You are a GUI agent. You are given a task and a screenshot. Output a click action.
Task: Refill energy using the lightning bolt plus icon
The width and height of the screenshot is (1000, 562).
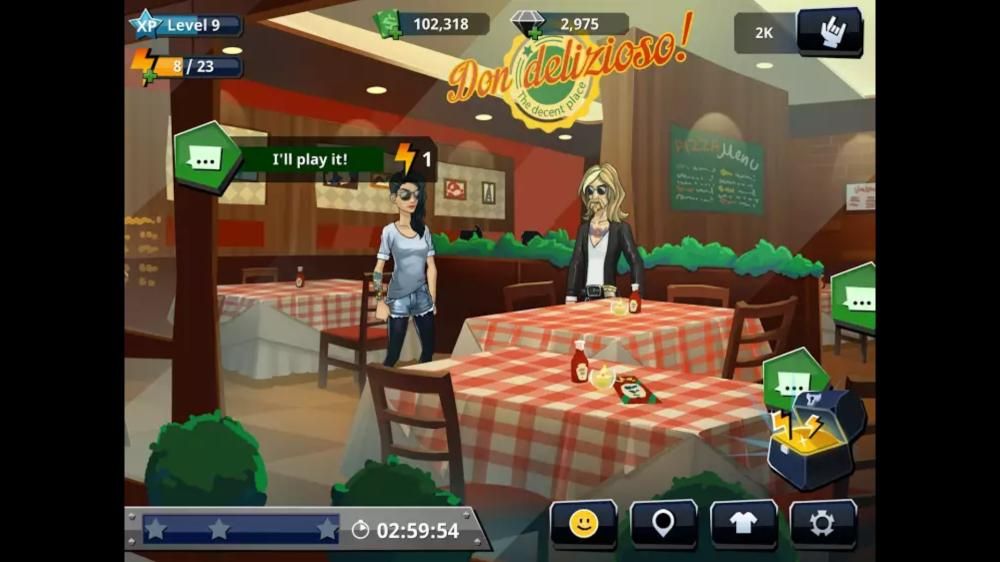(x=143, y=66)
